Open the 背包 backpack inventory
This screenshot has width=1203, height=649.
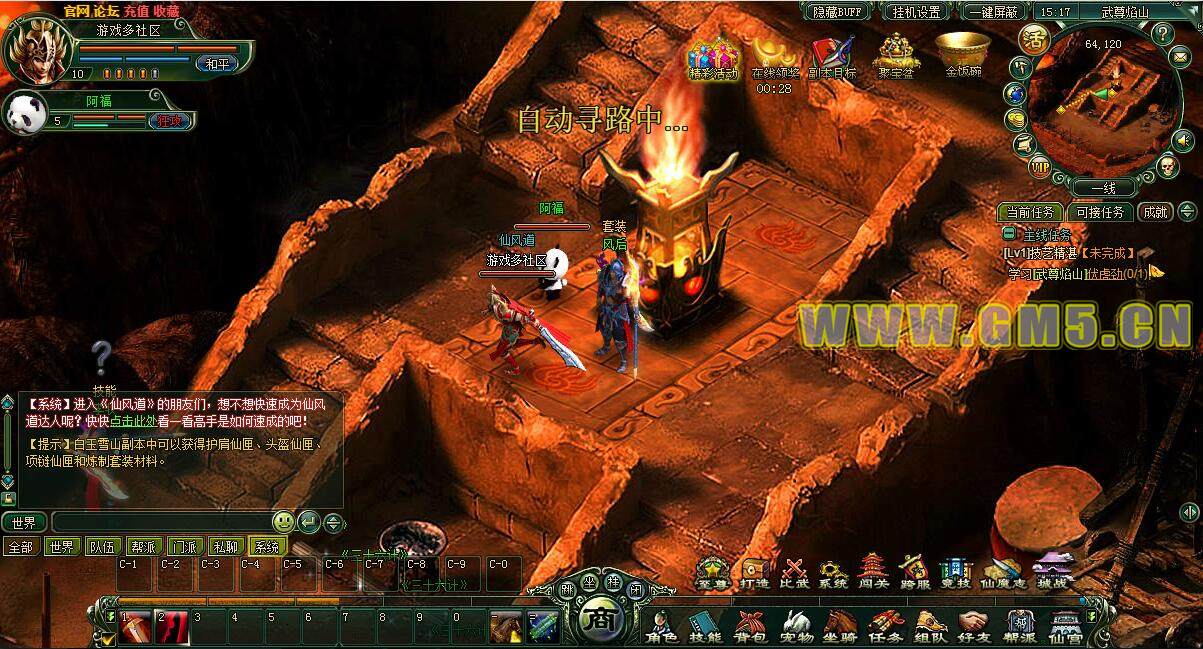click(x=748, y=625)
